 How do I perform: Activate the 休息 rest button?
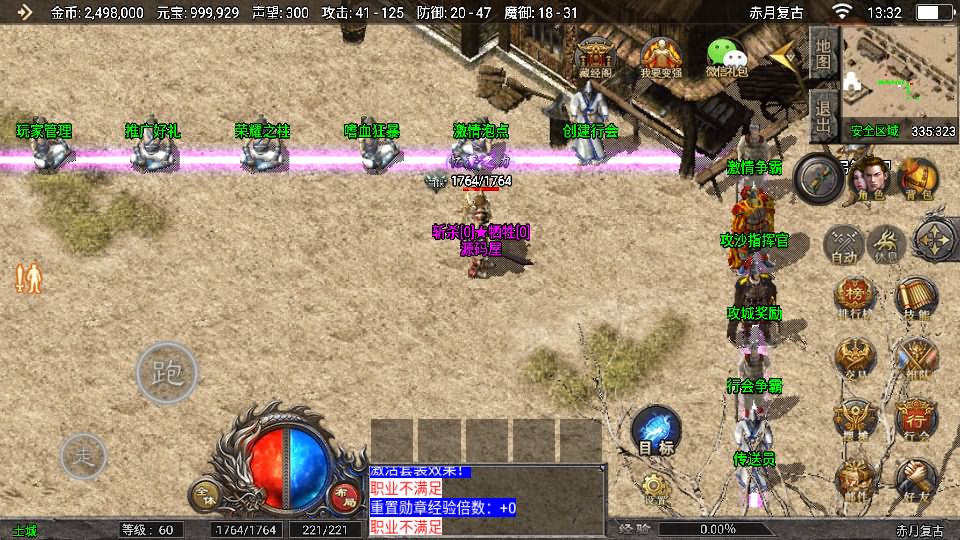pyautogui.click(x=887, y=243)
